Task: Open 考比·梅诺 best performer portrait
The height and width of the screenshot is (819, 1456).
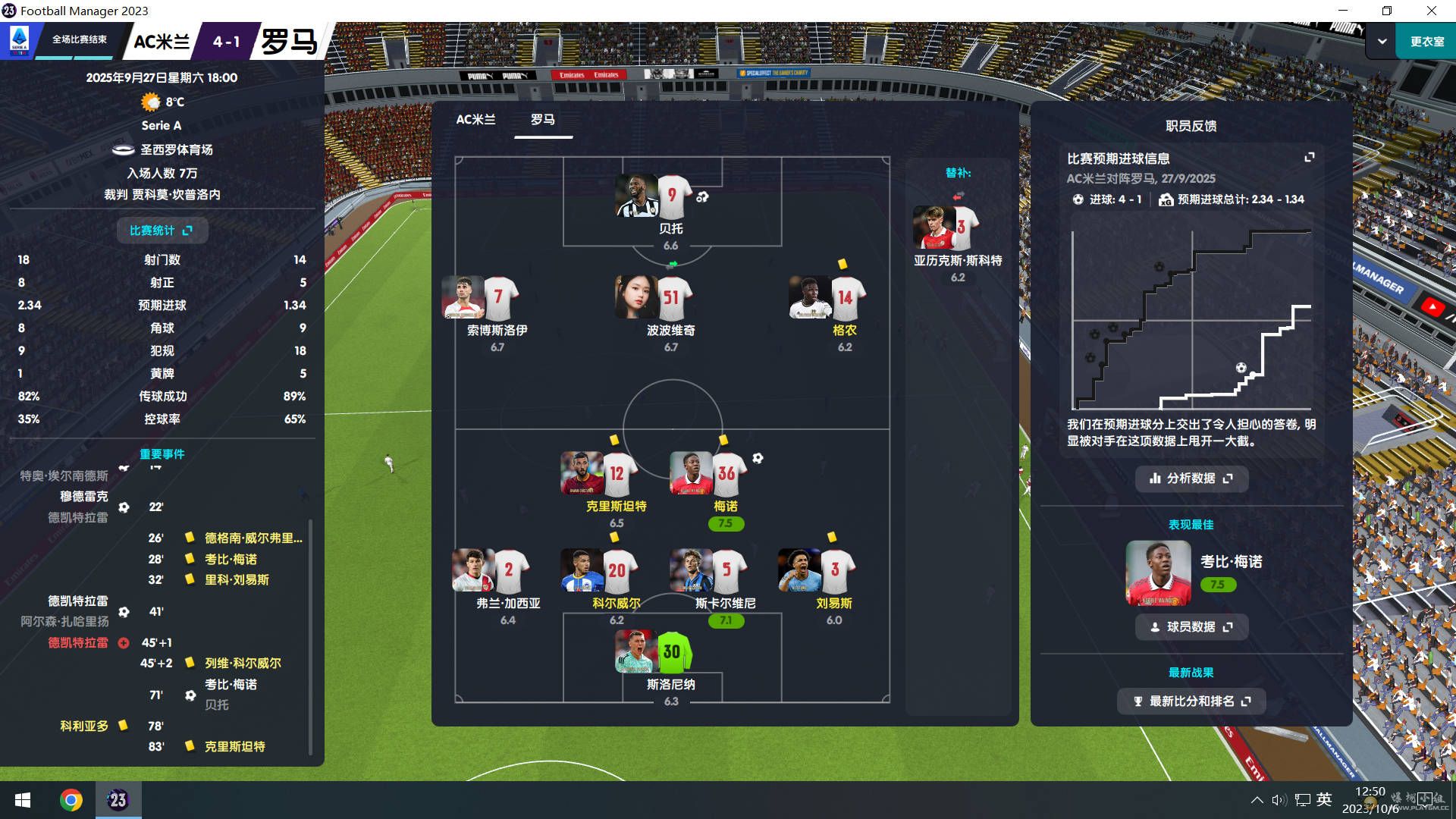Action: tap(1158, 573)
